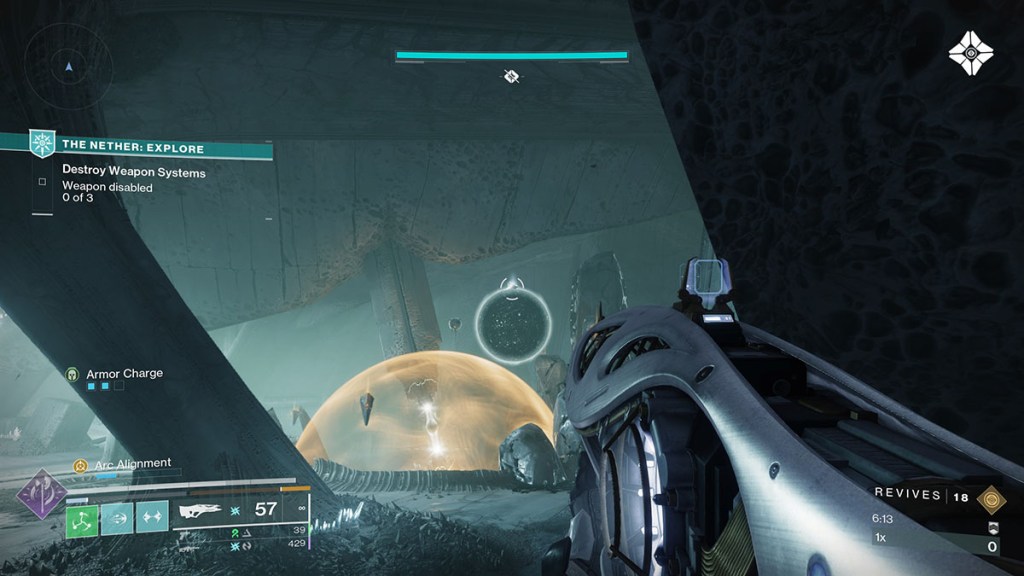
Task: Select the equipped weapon icon
Action: tap(199, 510)
